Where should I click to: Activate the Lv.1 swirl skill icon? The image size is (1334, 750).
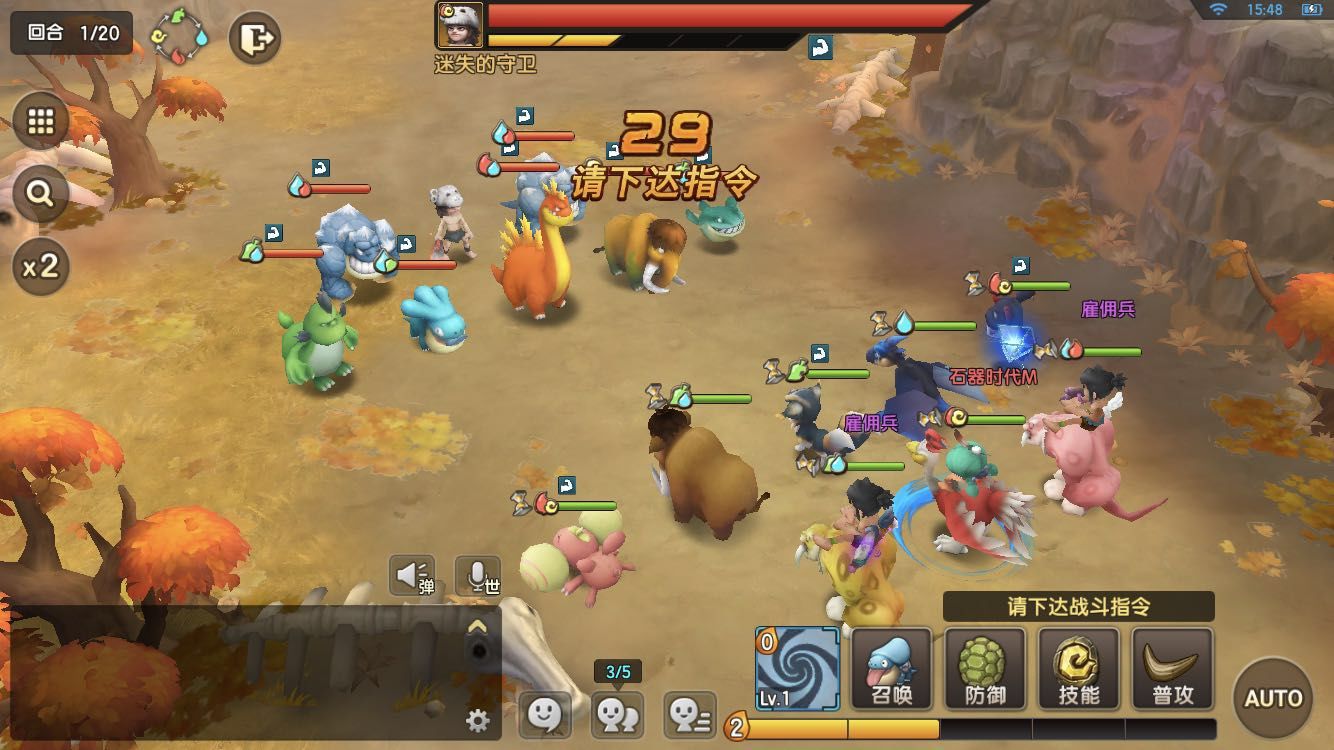point(797,669)
